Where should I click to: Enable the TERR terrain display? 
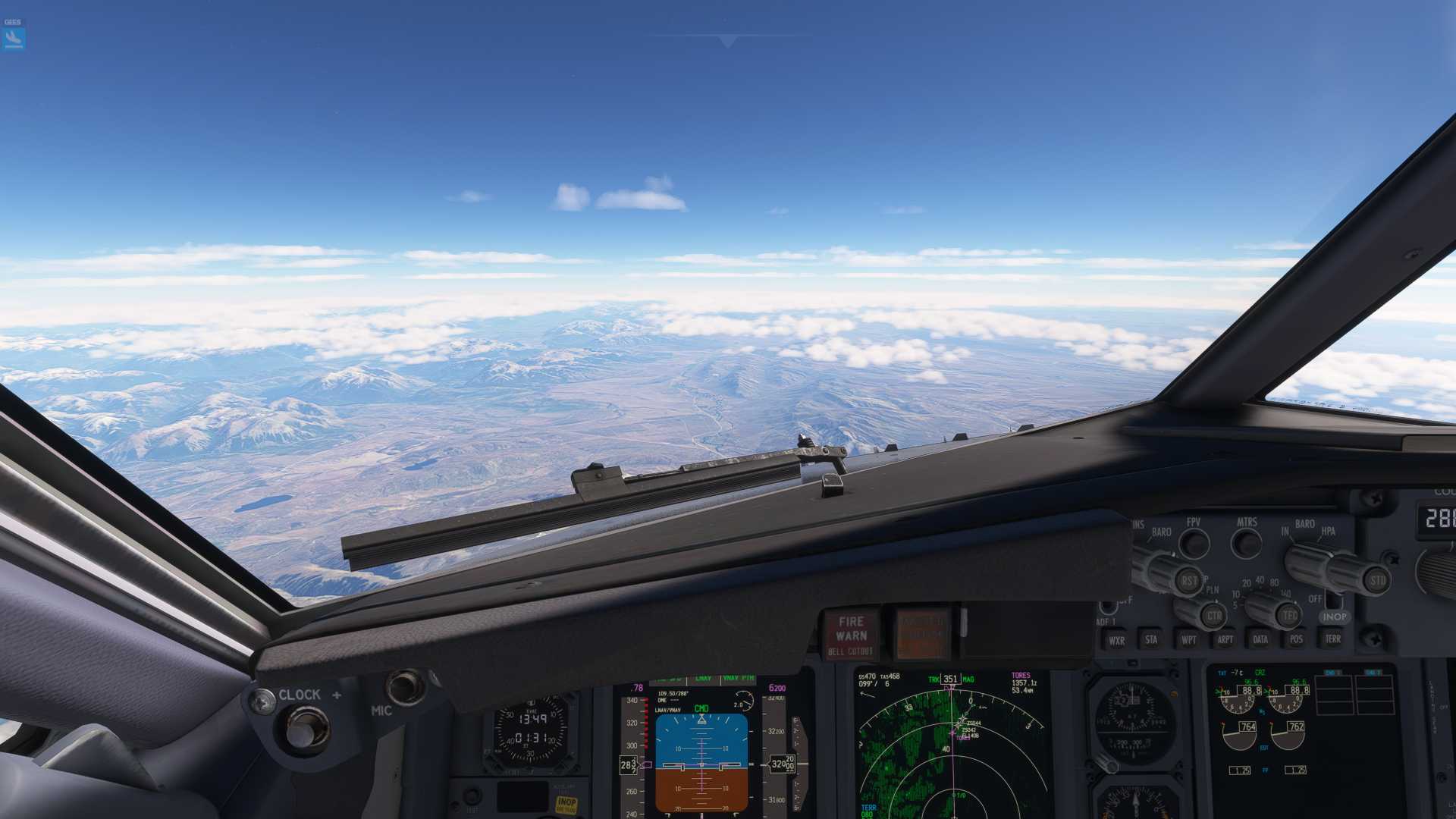tap(1332, 639)
